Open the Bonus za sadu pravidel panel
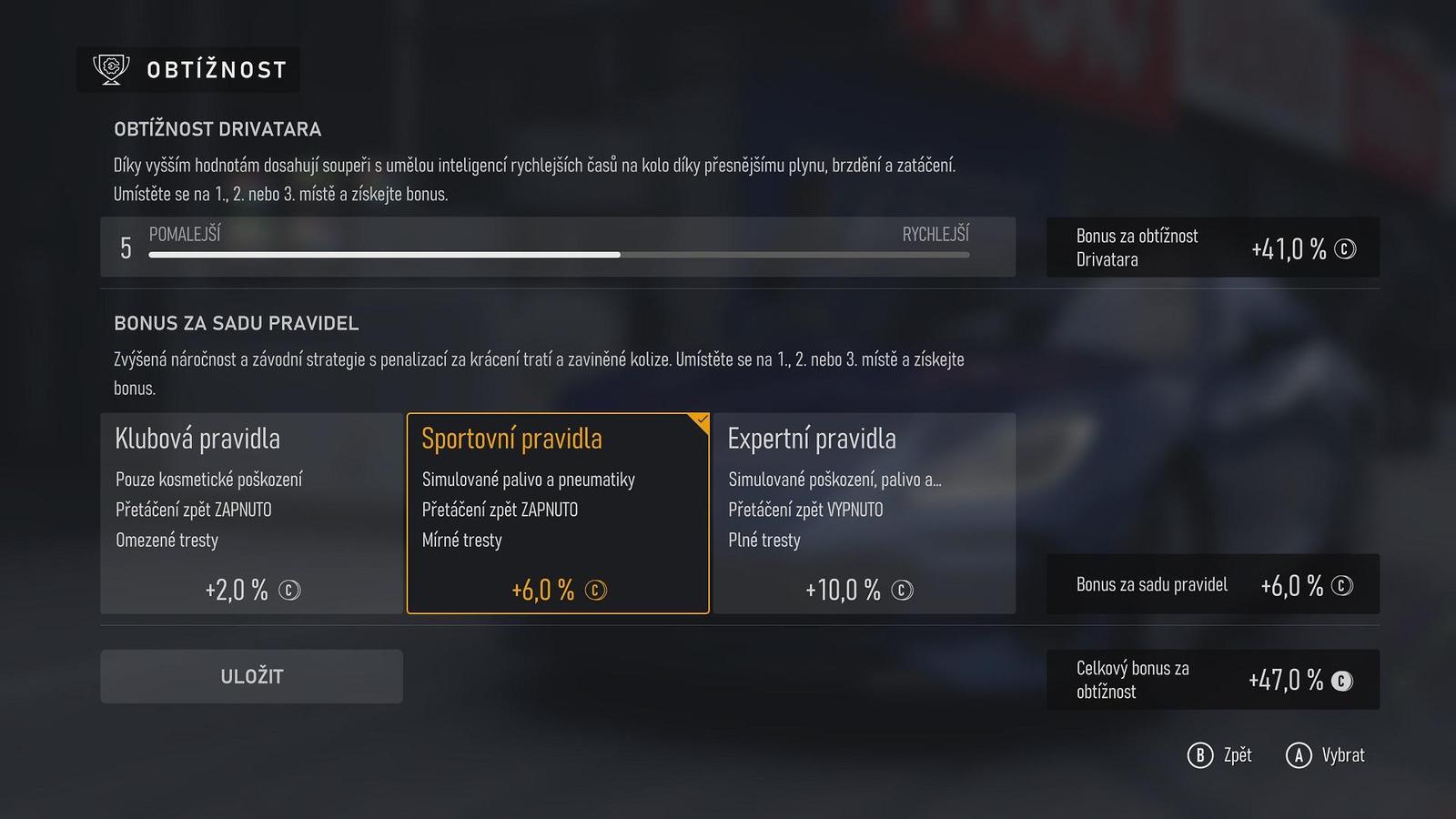Screen dimensions: 1456x819 click(1214, 585)
